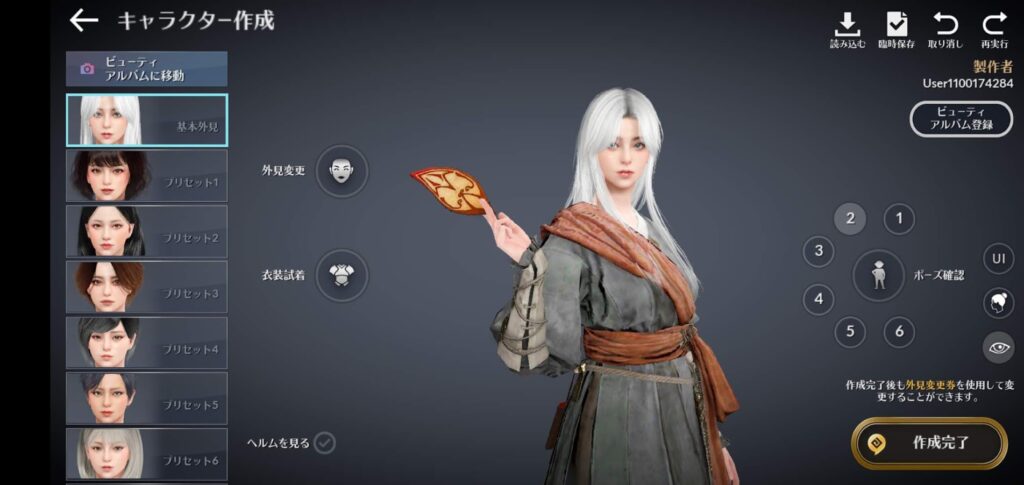Choose プリセット5 face preset
Viewport: 1024px width, 485px height.
(146, 398)
